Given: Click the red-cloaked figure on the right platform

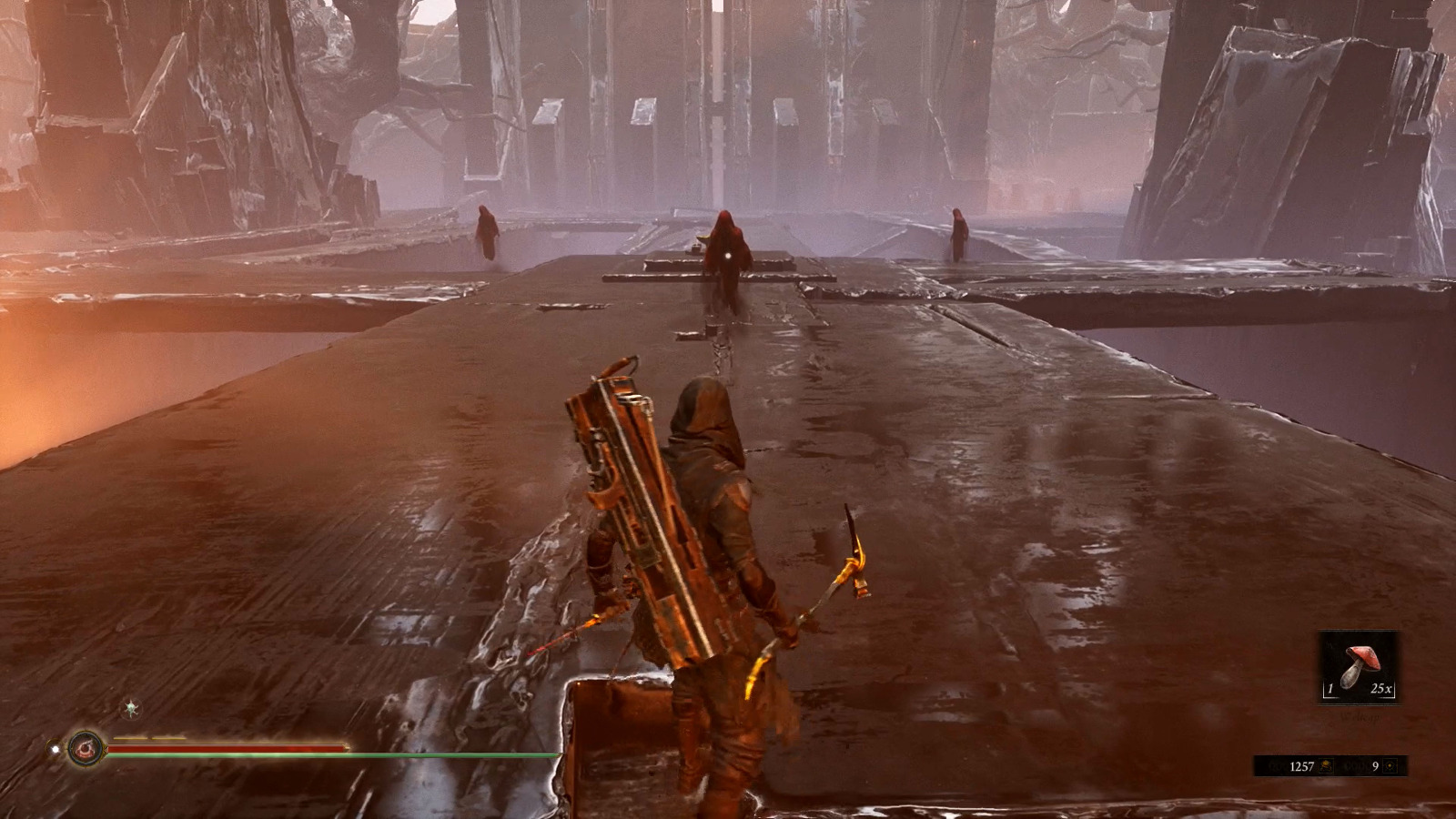Looking at the screenshot, I should (x=960, y=237).
